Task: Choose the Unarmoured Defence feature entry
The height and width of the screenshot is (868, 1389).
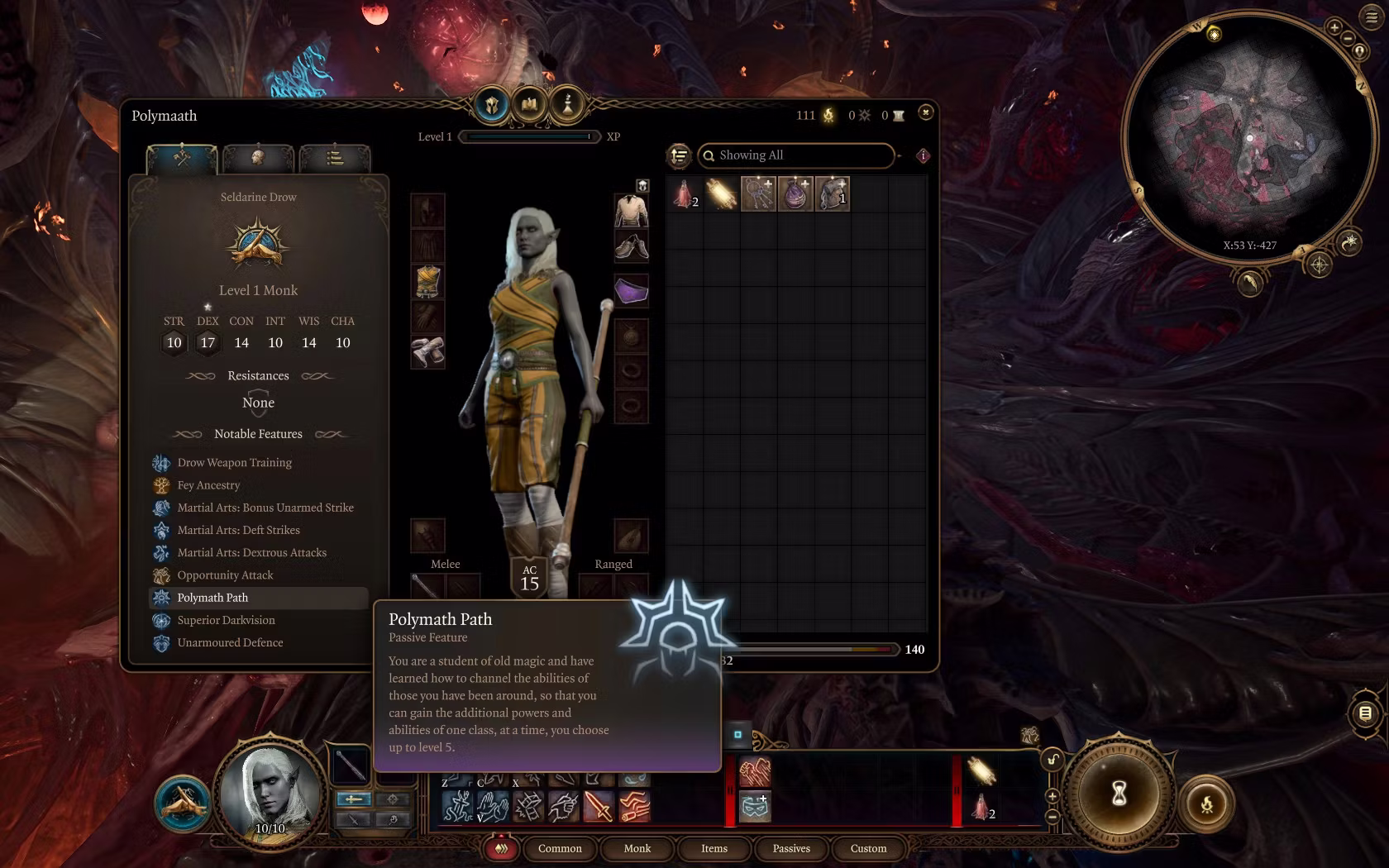Action: click(x=230, y=642)
